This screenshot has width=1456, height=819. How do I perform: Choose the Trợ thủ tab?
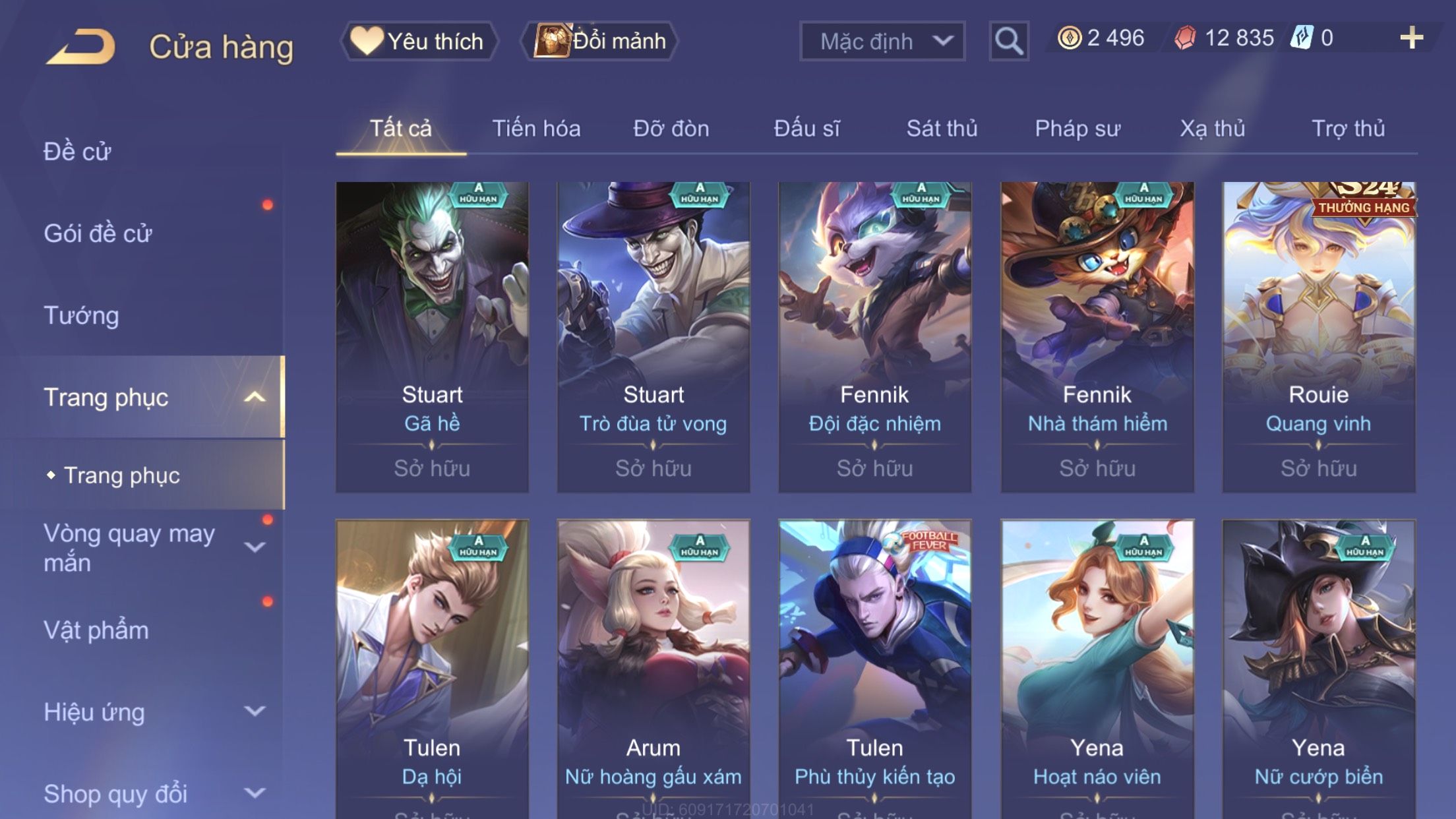(1347, 129)
